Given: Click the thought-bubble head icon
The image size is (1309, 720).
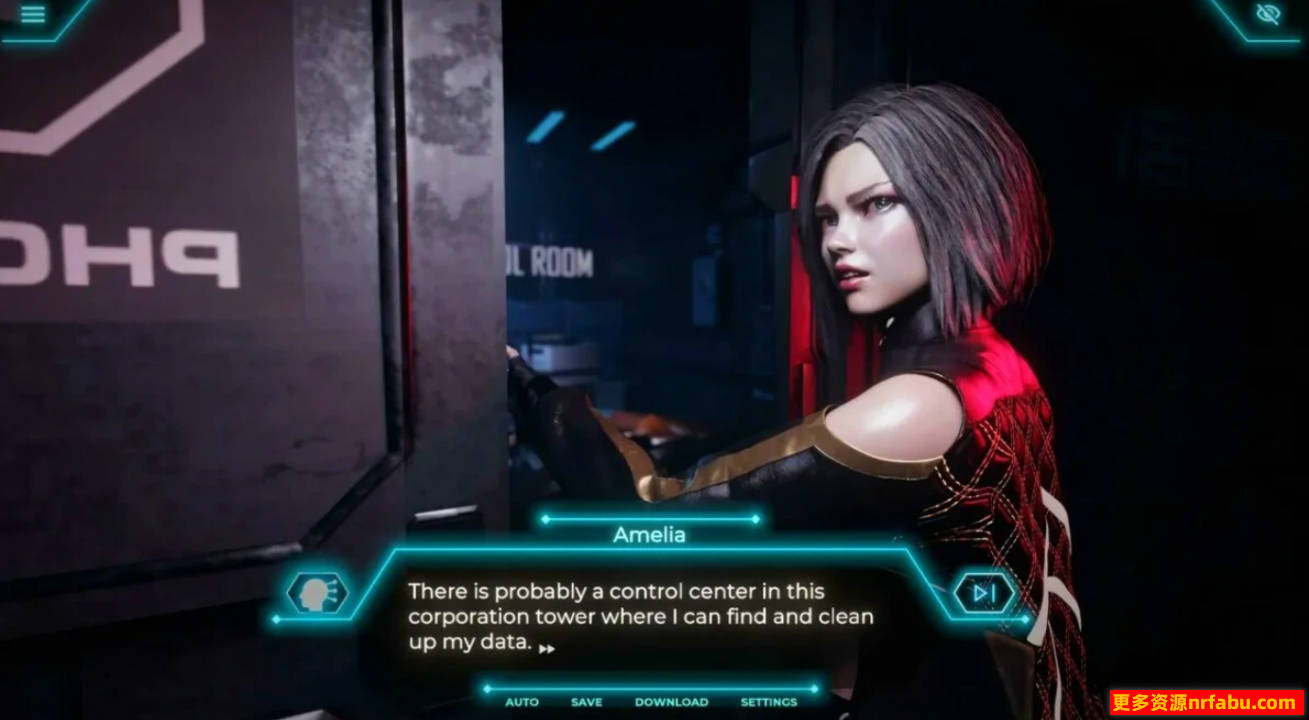Looking at the screenshot, I should 316,592.
